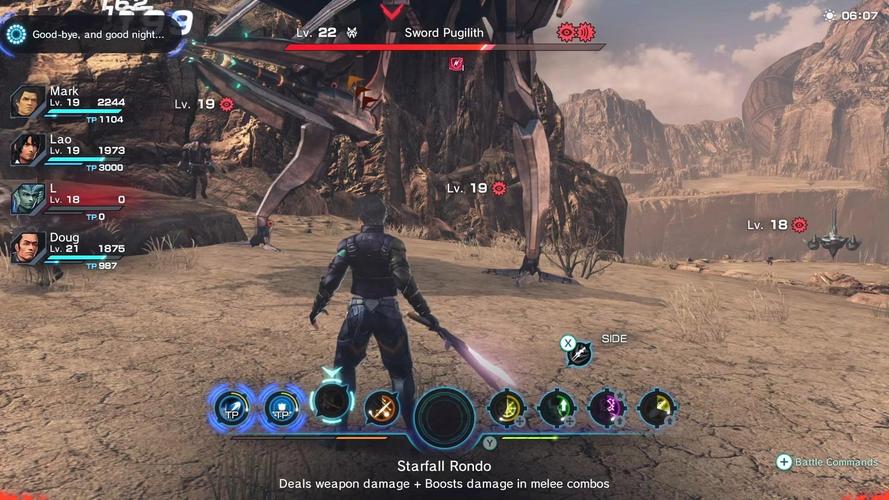Use the yellow half-circle art icon

click(x=506, y=407)
